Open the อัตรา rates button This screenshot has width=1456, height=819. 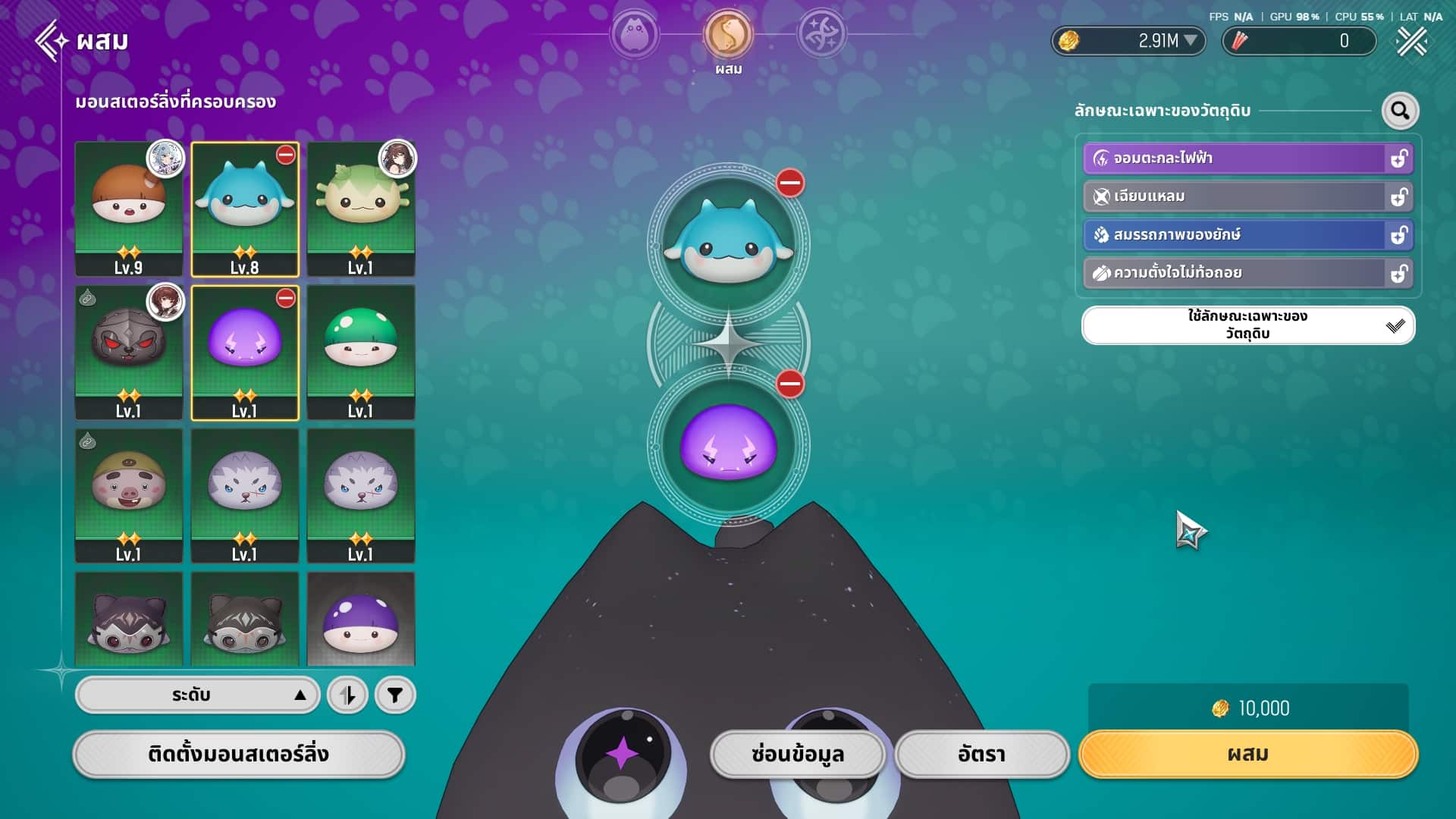tap(981, 754)
